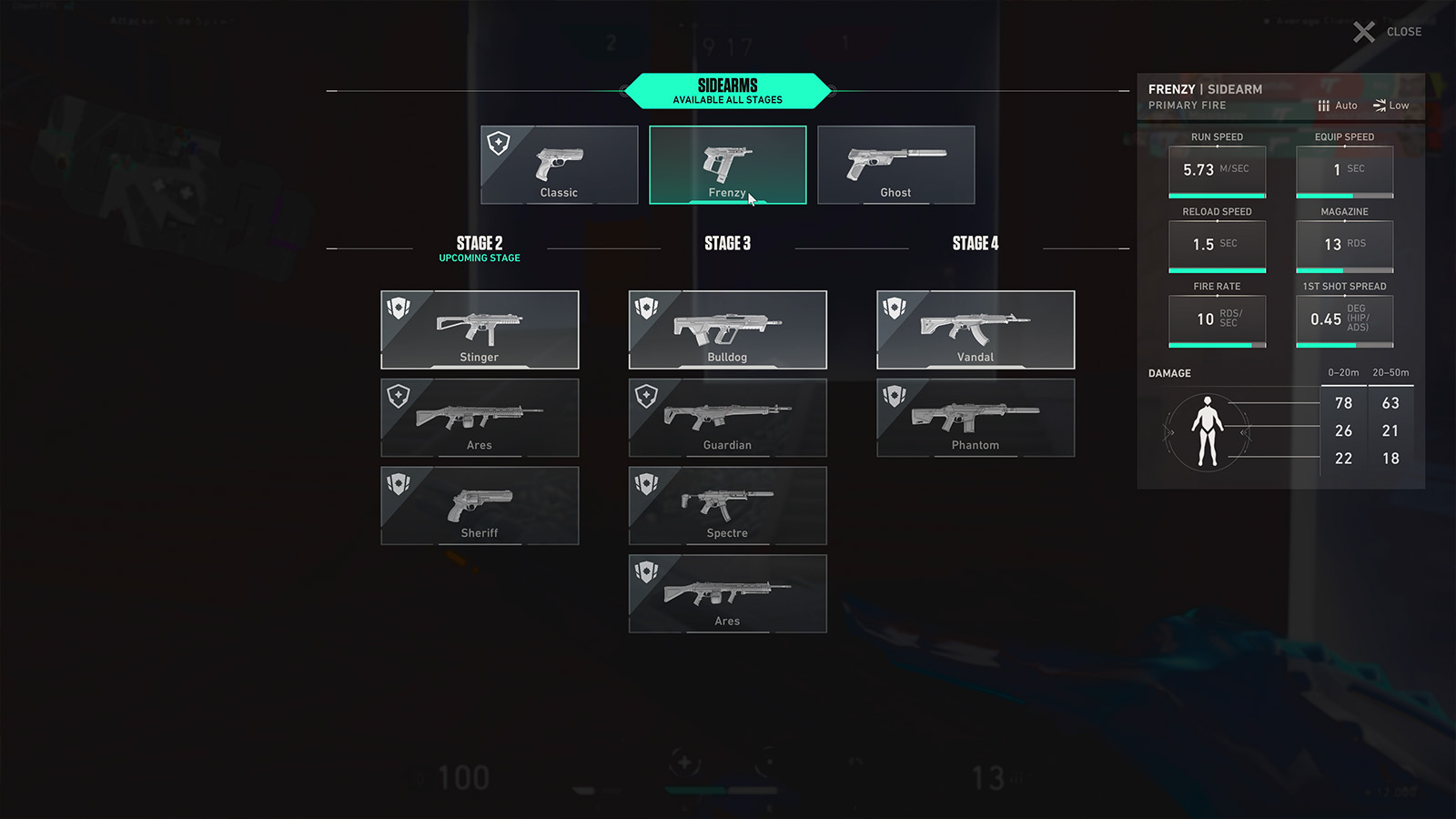Screen dimensions: 1456x819
Task: Select the Vandal rifle
Action: 975,329
